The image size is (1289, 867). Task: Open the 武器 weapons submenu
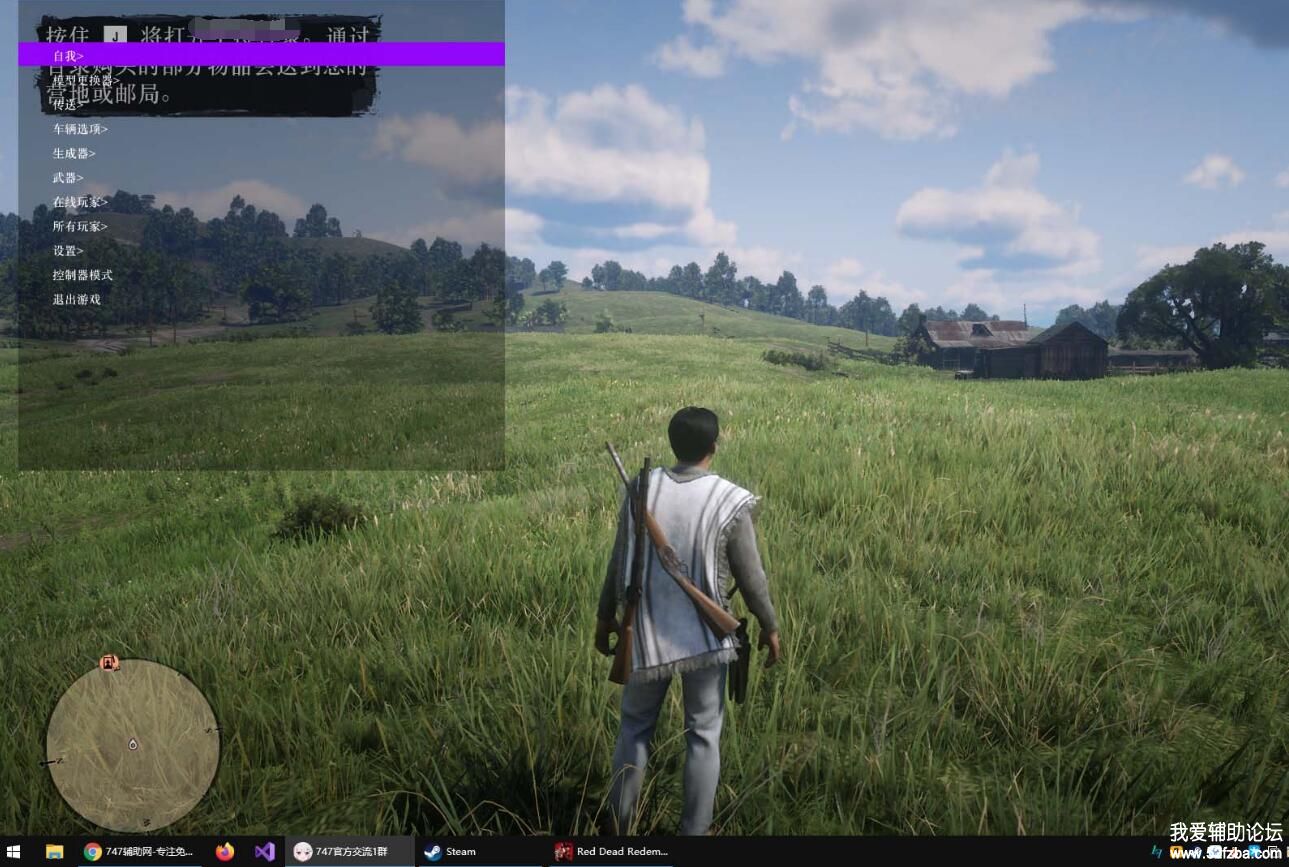coord(68,178)
